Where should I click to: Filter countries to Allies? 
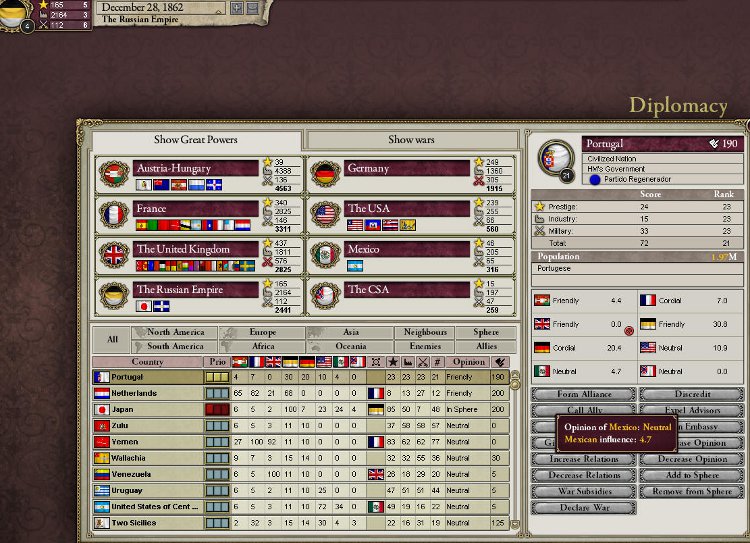[x=487, y=346]
